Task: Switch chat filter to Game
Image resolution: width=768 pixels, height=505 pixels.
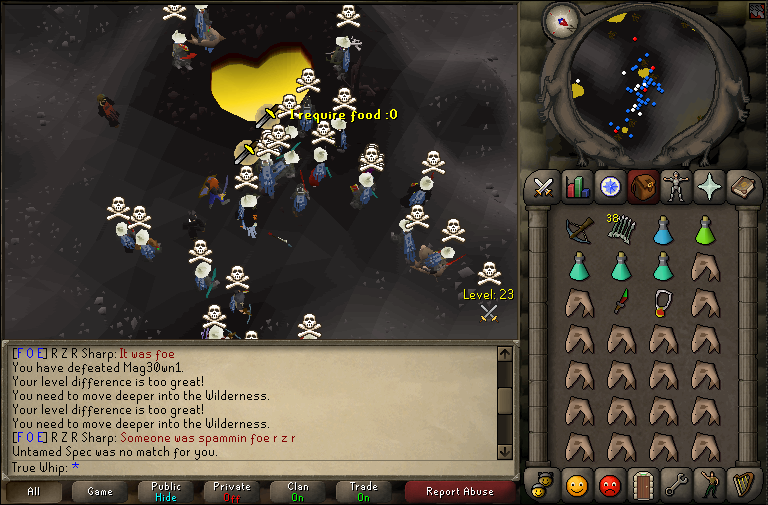Action: click(x=100, y=491)
